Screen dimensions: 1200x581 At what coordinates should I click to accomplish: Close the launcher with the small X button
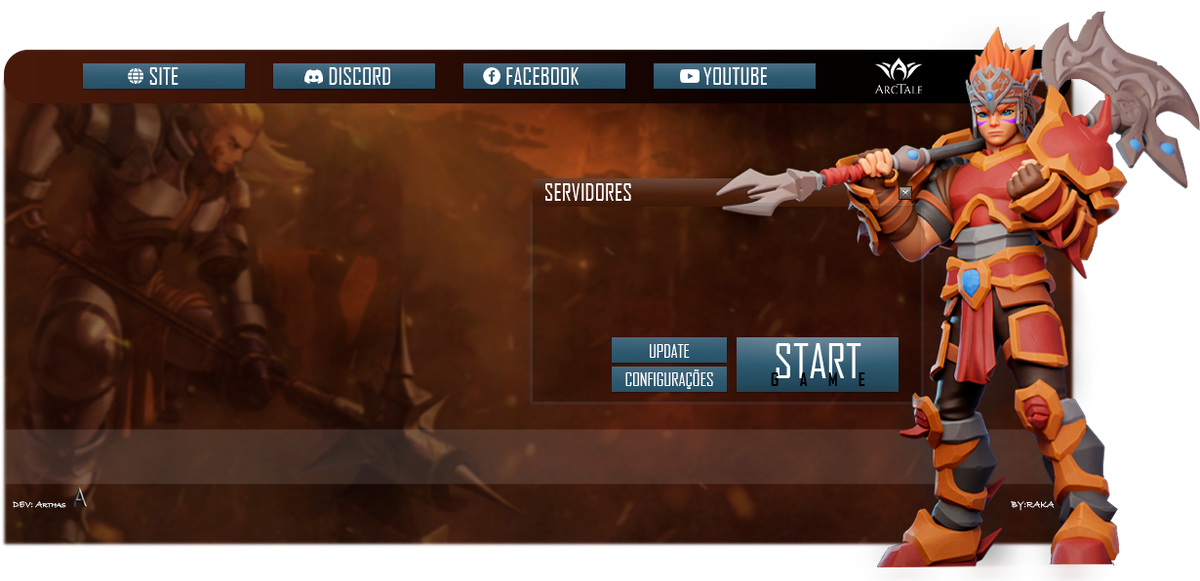(905, 192)
